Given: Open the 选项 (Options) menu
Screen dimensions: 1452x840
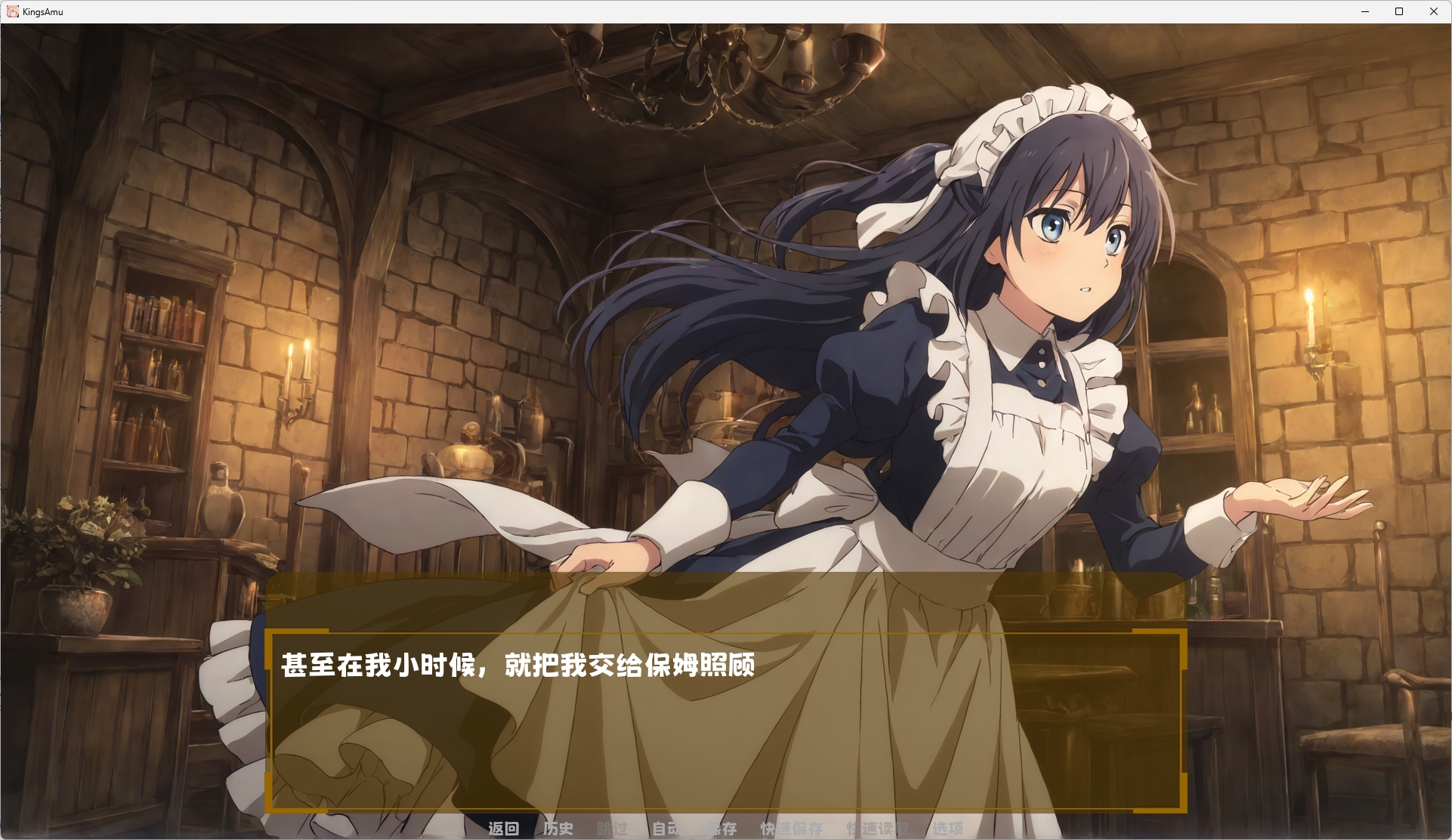Looking at the screenshot, I should [947, 828].
